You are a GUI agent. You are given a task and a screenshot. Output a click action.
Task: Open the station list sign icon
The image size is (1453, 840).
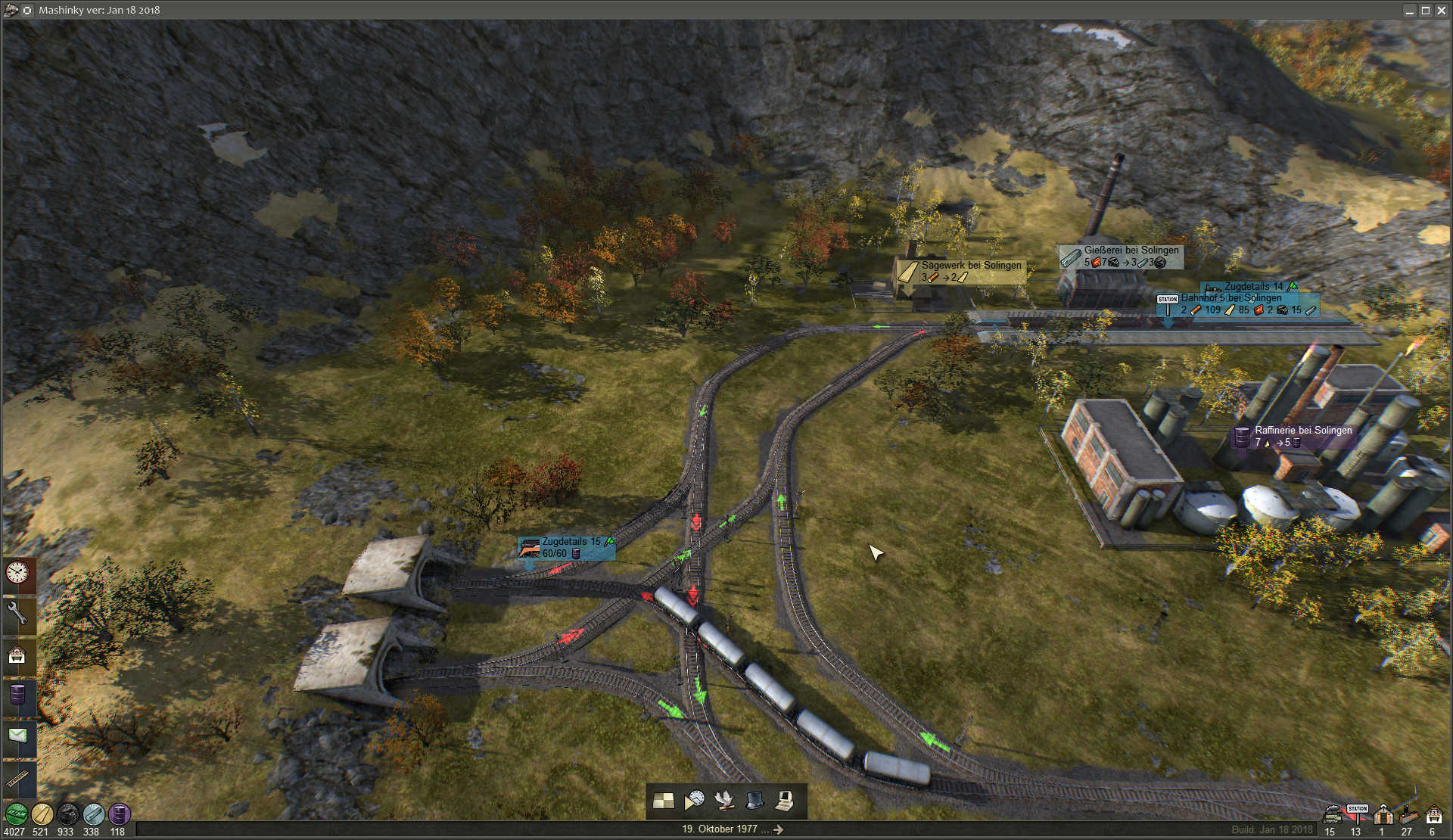pyautogui.click(x=1357, y=814)
